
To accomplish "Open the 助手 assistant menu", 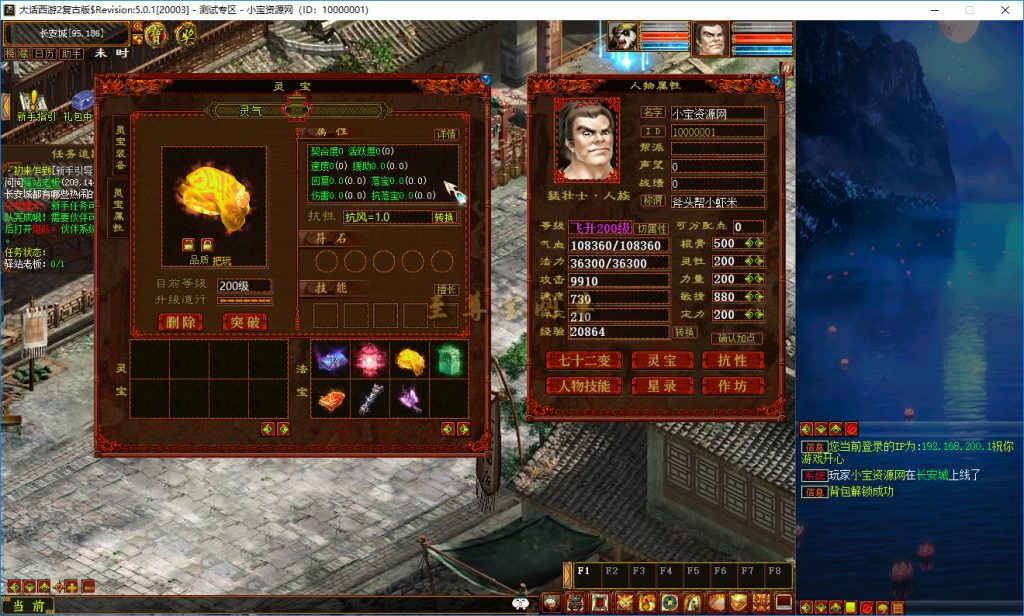I will (x=72, y=53).
